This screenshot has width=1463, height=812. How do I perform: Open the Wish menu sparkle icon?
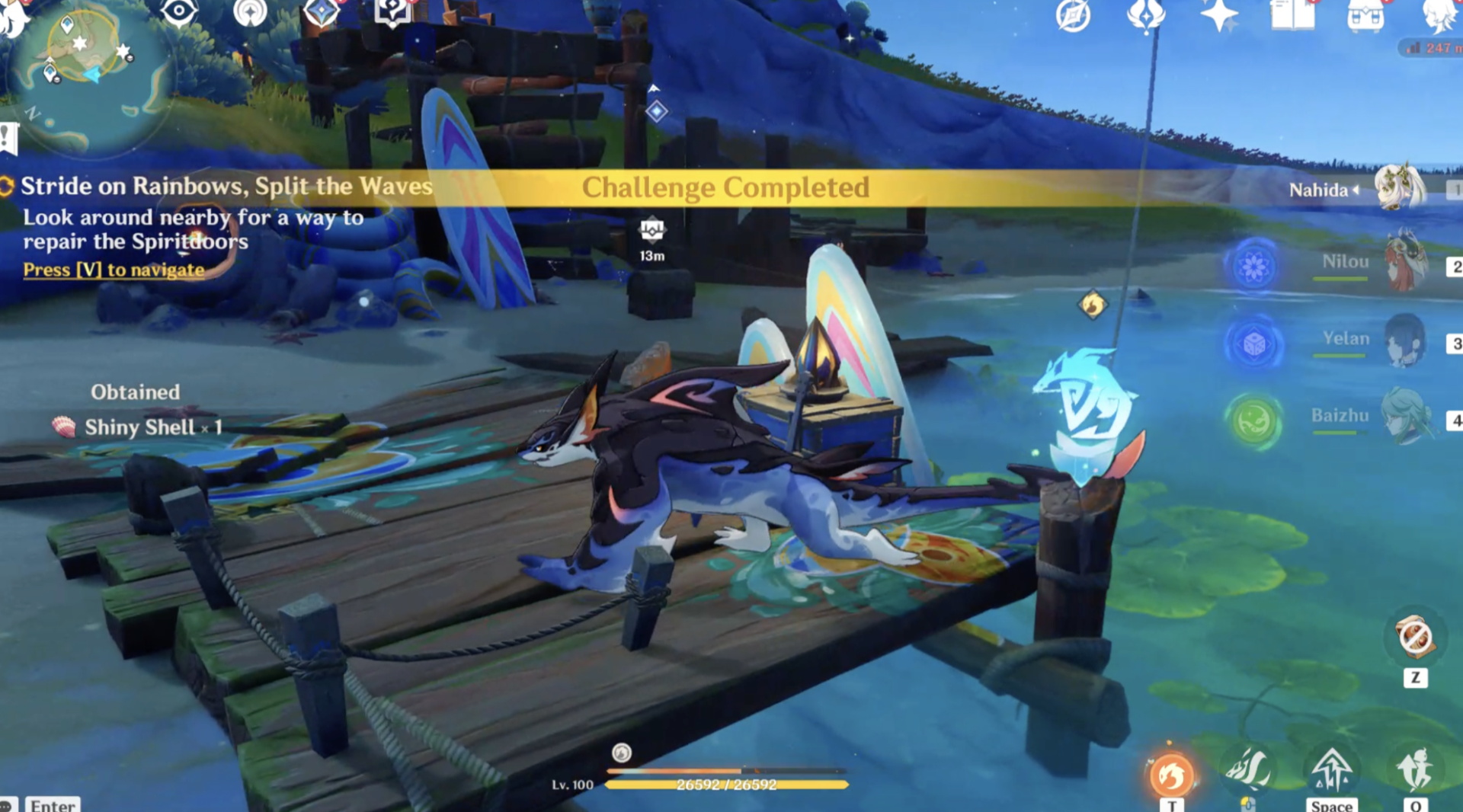(x=1218, y=13)
